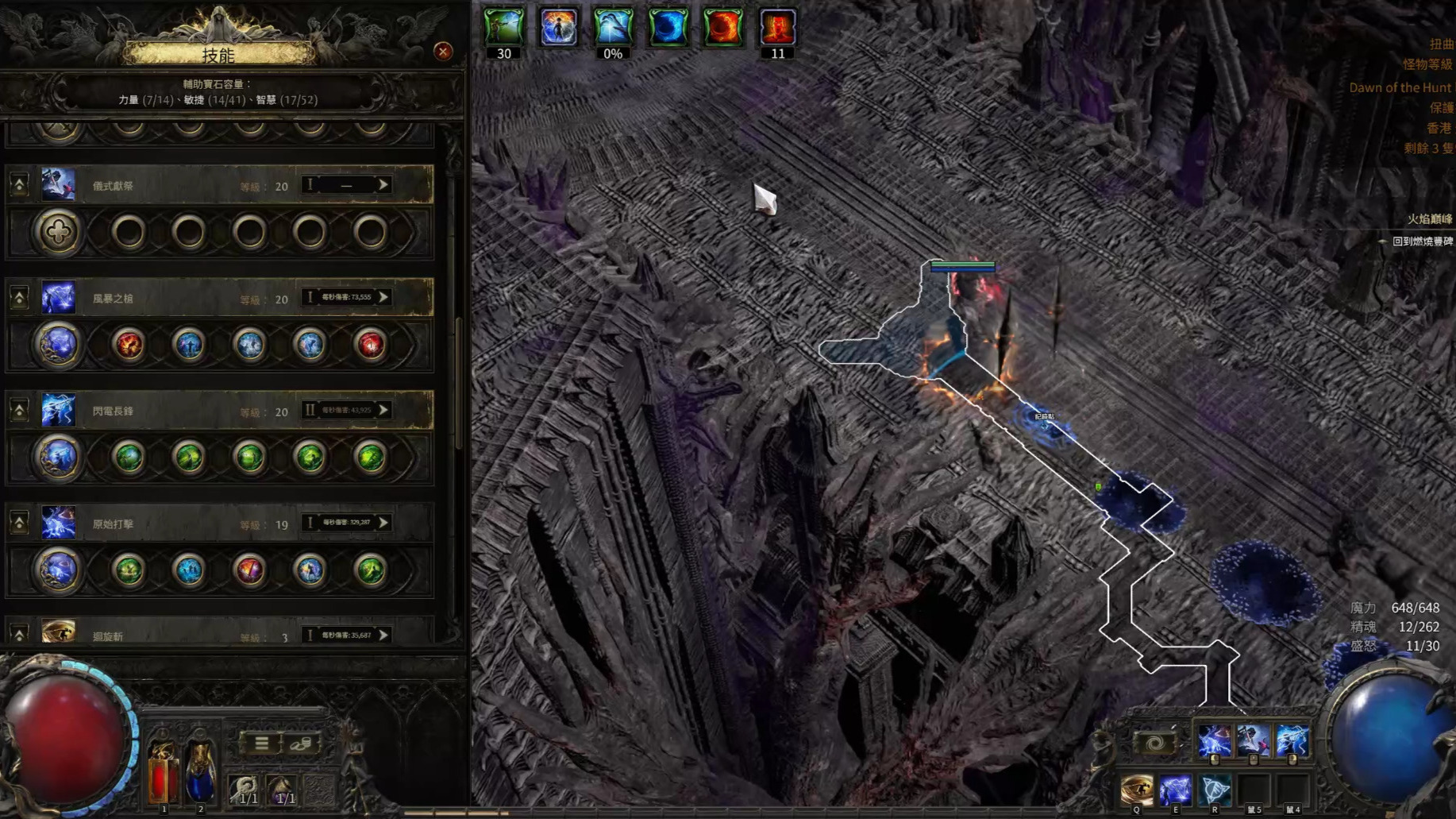Close the 技能 skills panel
The width and height of the screenshot is (1456, 819).
[x=443, y=52]
